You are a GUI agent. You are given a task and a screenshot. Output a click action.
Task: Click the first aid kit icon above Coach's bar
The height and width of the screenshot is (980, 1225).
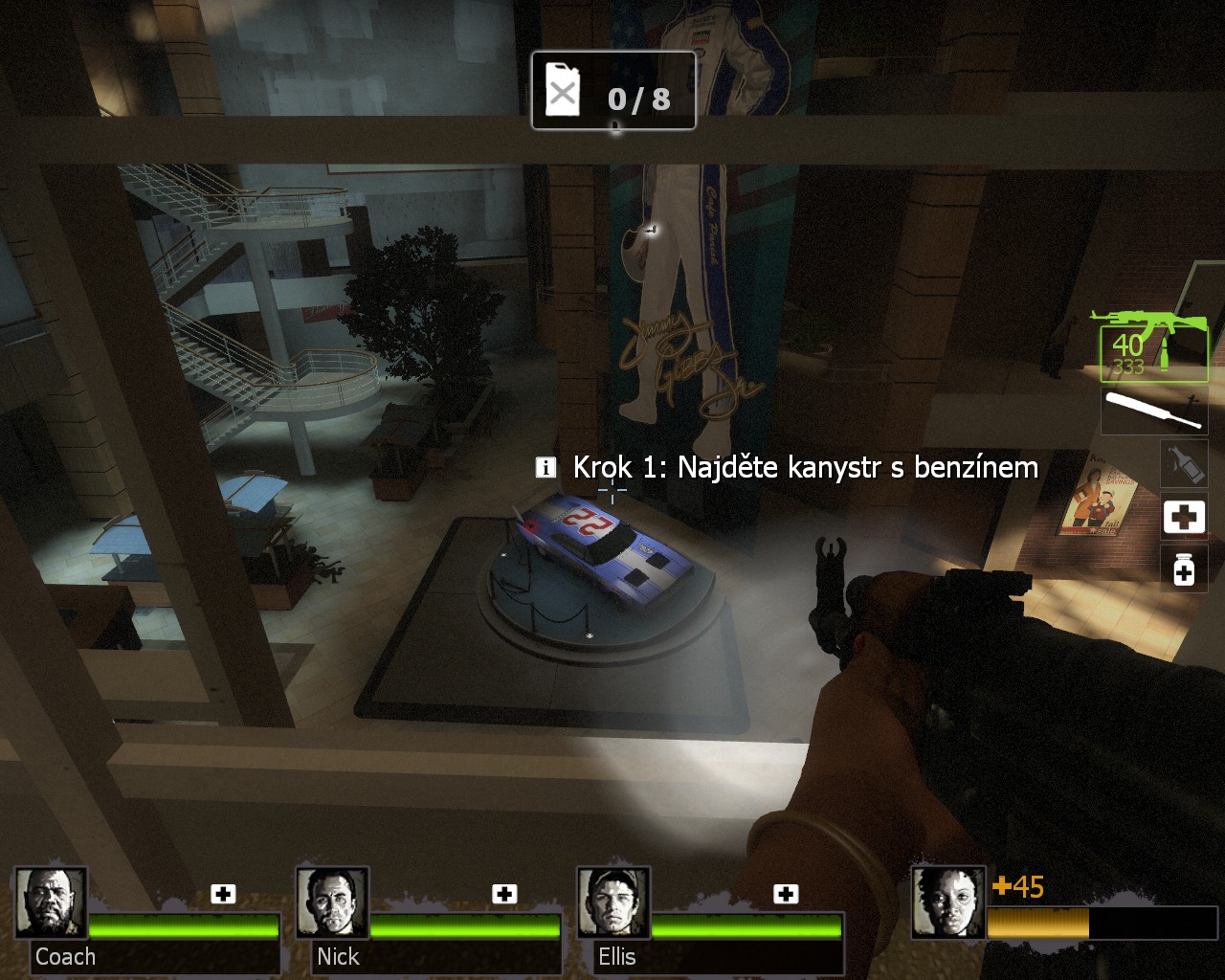[223, 894]
